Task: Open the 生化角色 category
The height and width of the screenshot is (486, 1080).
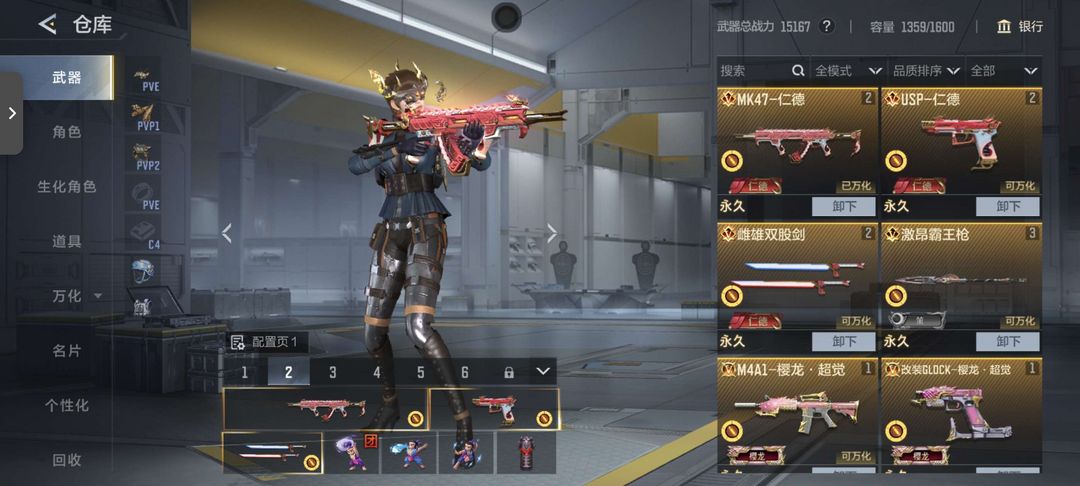Action: (66, 187)
